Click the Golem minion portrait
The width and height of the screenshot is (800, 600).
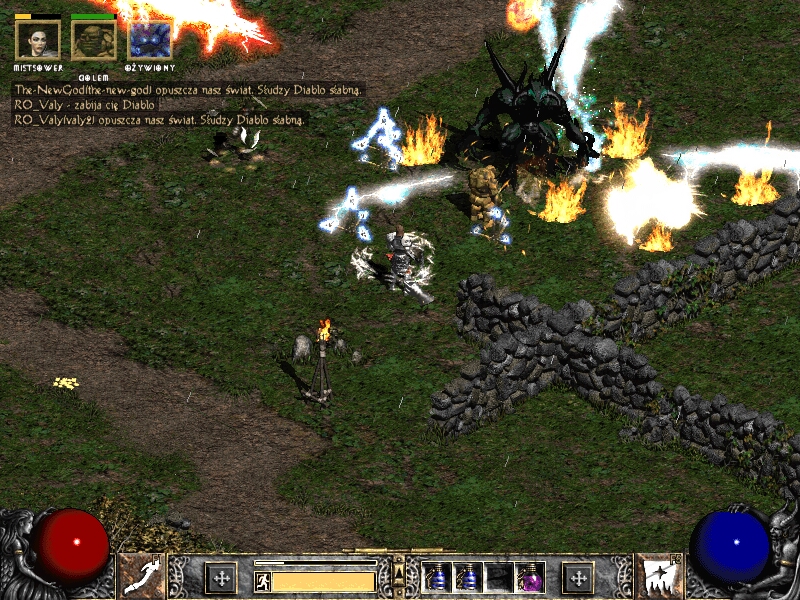click(93, 40)
